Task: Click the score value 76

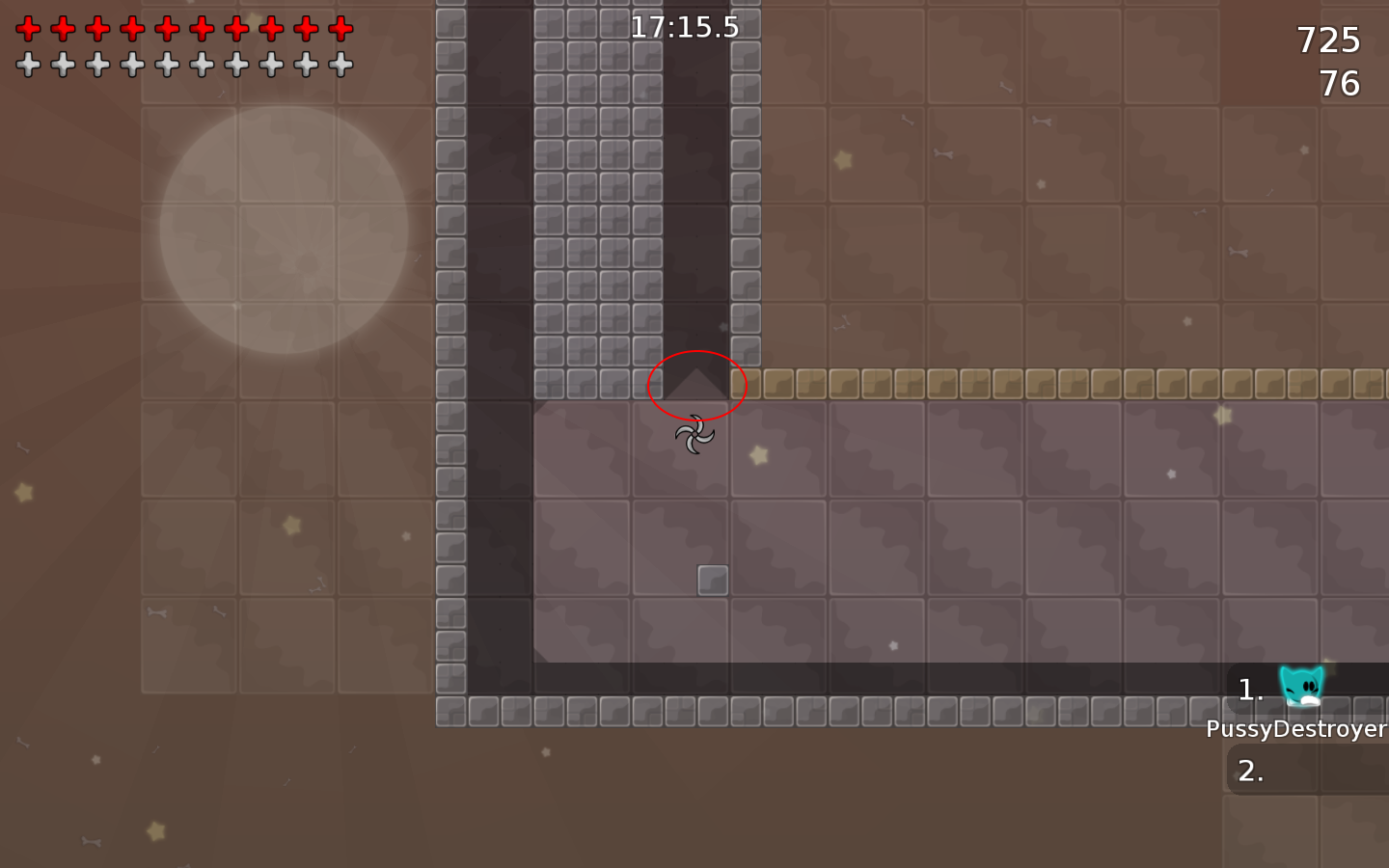Action: coord(1341,84)
